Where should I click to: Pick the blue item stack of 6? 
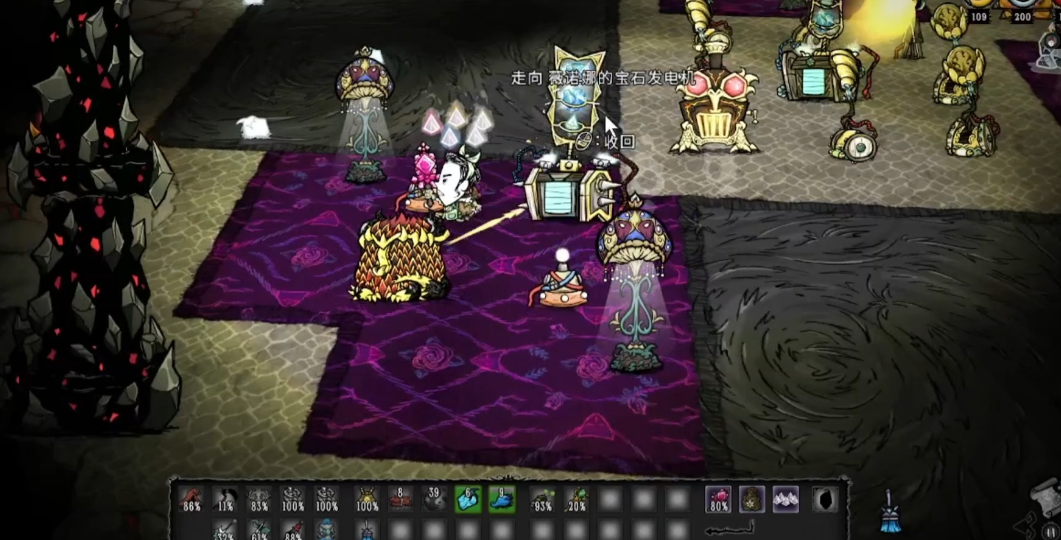pyautogui.click(x=467, y=498)
